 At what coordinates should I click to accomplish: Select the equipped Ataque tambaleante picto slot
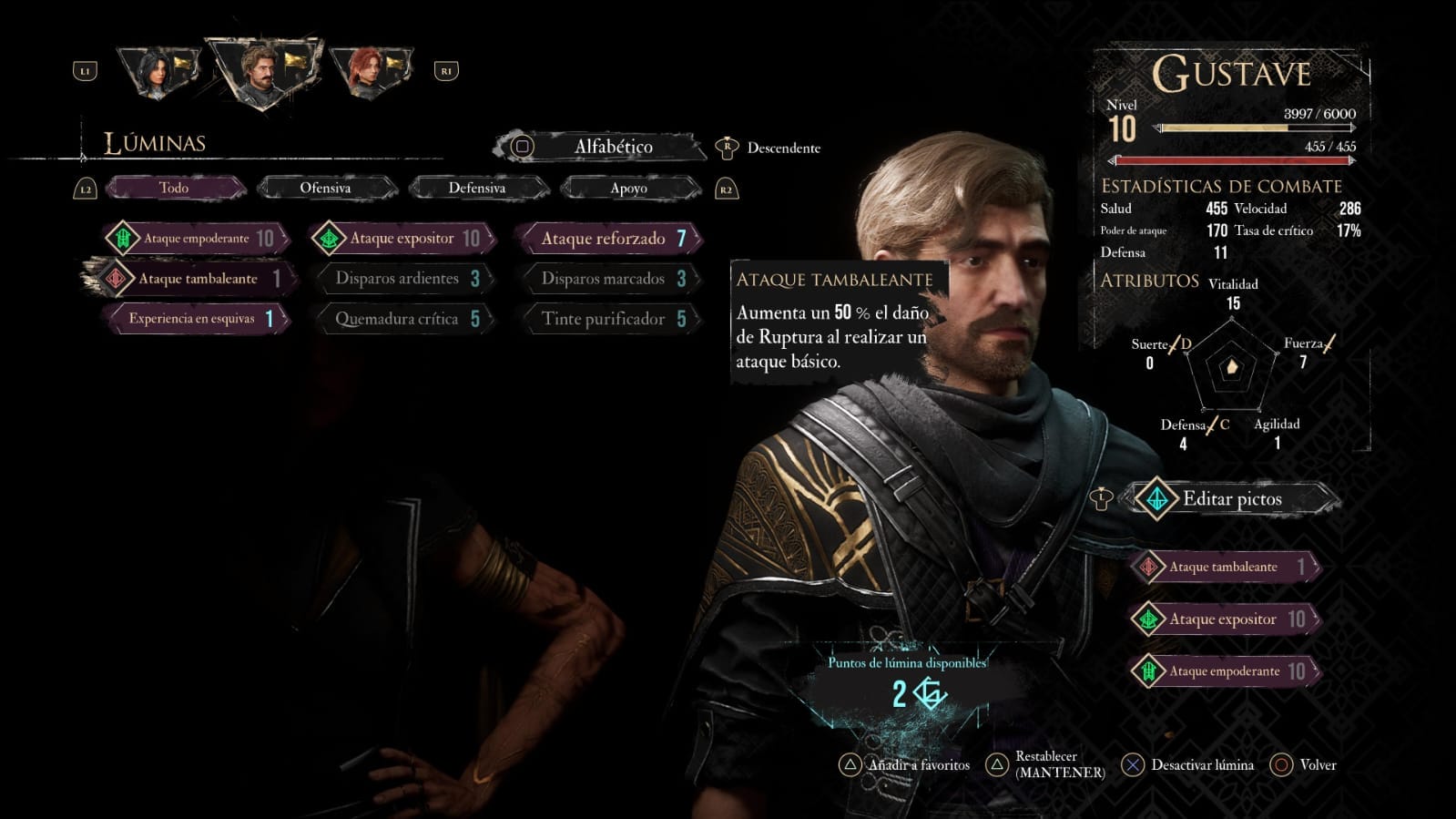1224,567
